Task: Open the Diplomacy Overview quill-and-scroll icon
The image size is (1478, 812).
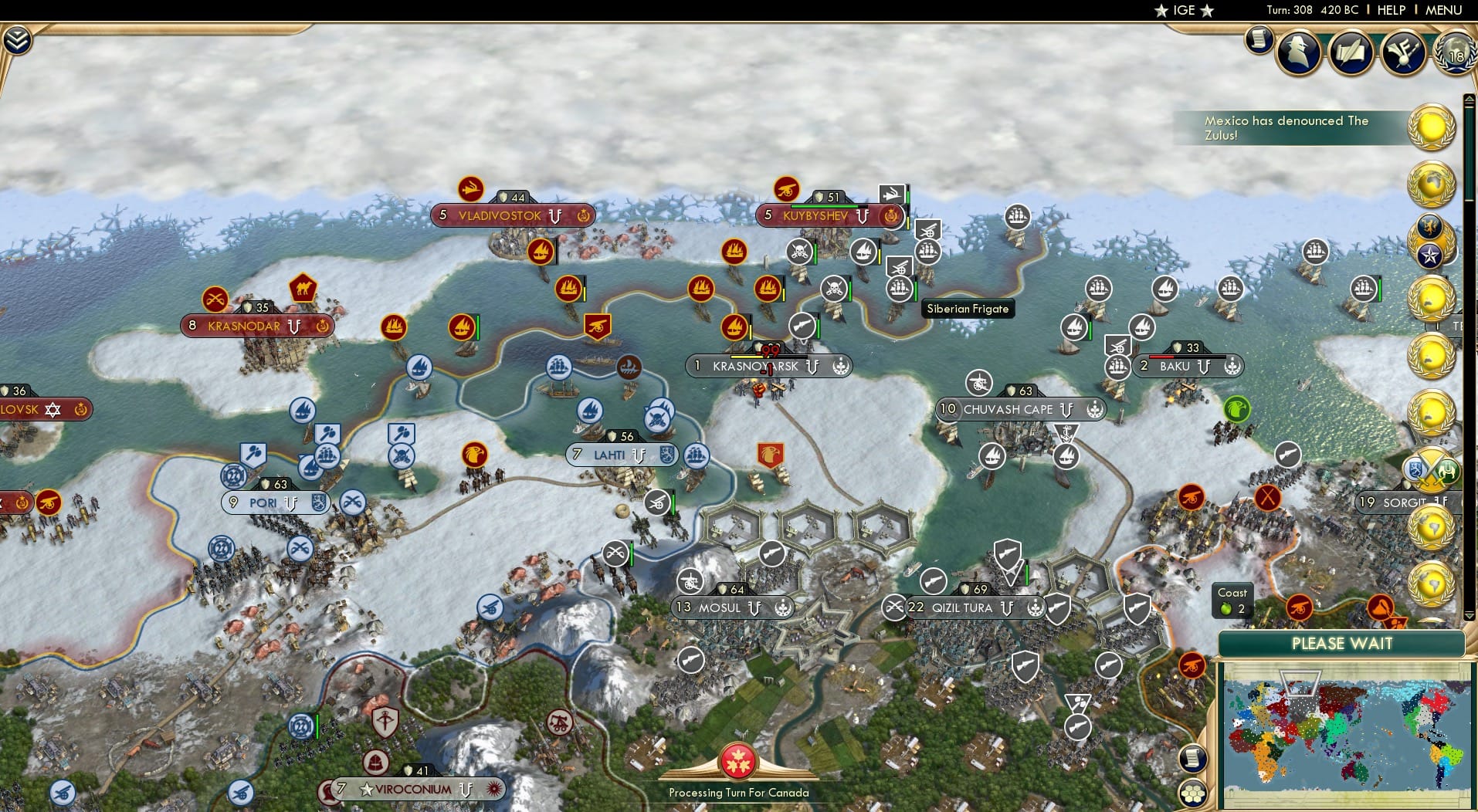Action: click(1350, 52)
